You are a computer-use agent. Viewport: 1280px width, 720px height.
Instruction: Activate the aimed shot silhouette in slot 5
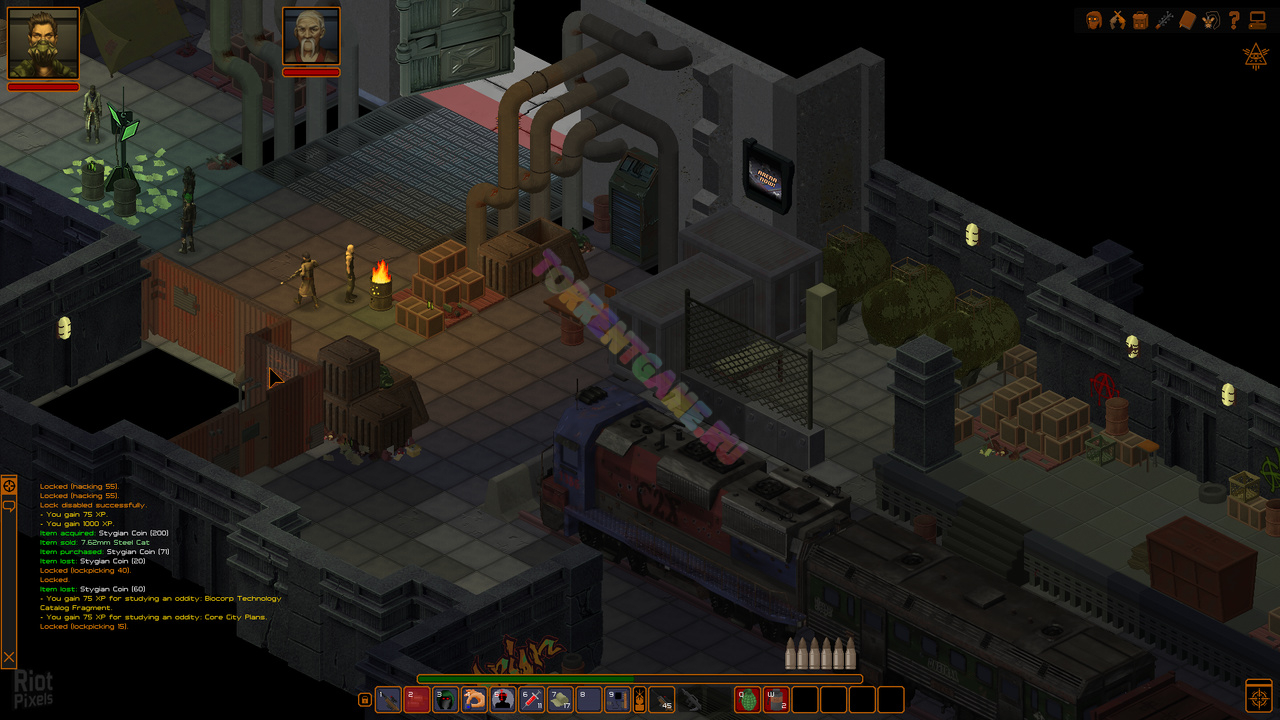[x=503, y=699]
